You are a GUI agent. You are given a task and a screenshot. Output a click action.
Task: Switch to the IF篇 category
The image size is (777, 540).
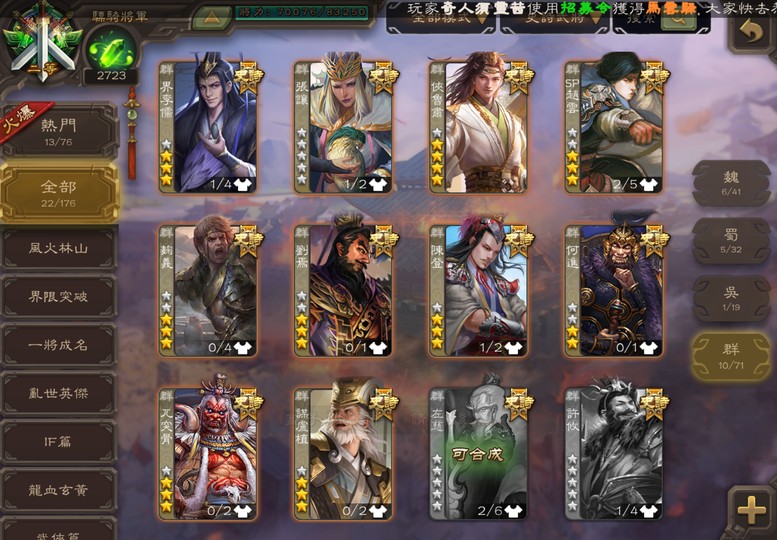[60, 441]
